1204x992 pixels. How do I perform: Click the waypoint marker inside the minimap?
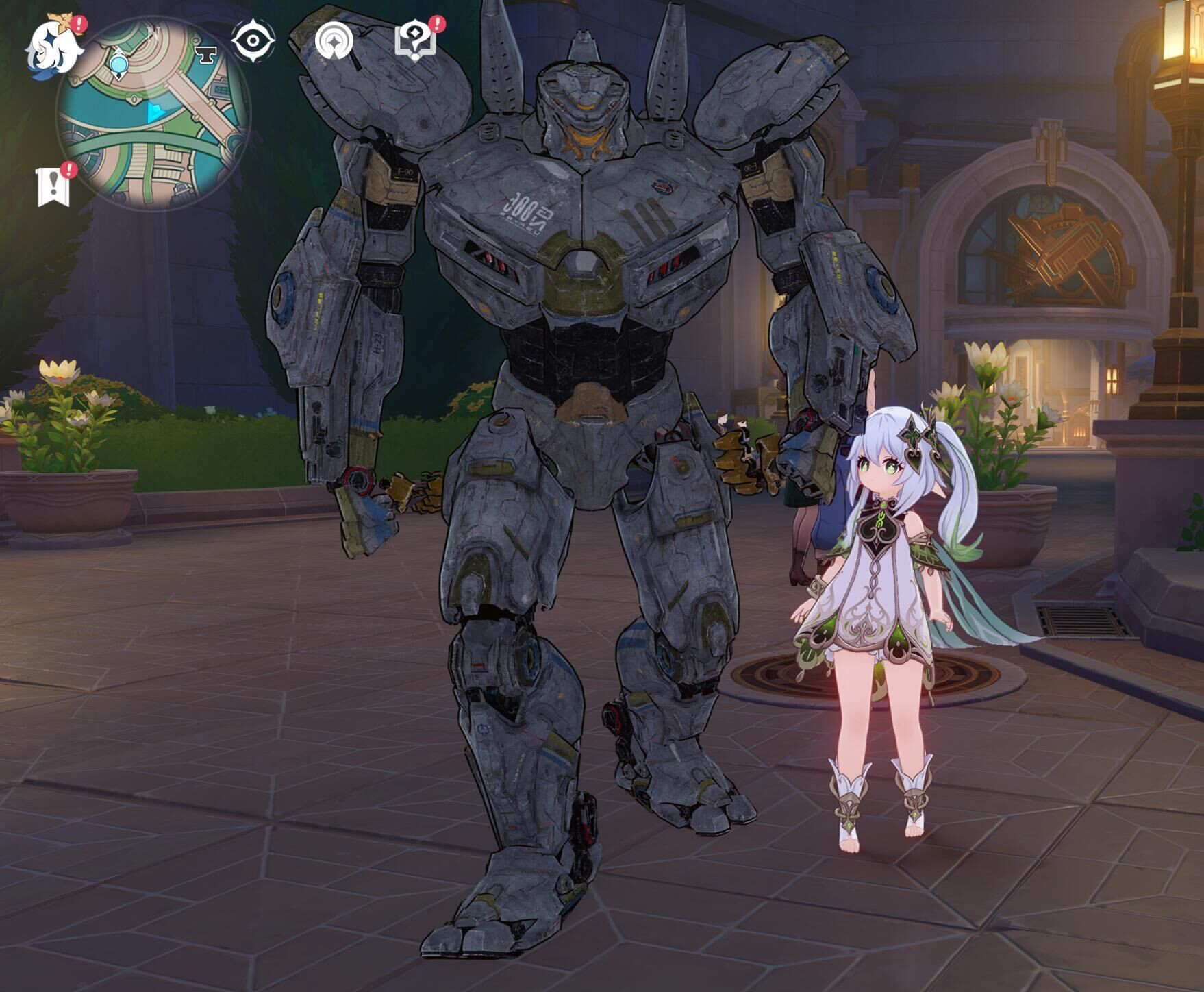[119, 64]
